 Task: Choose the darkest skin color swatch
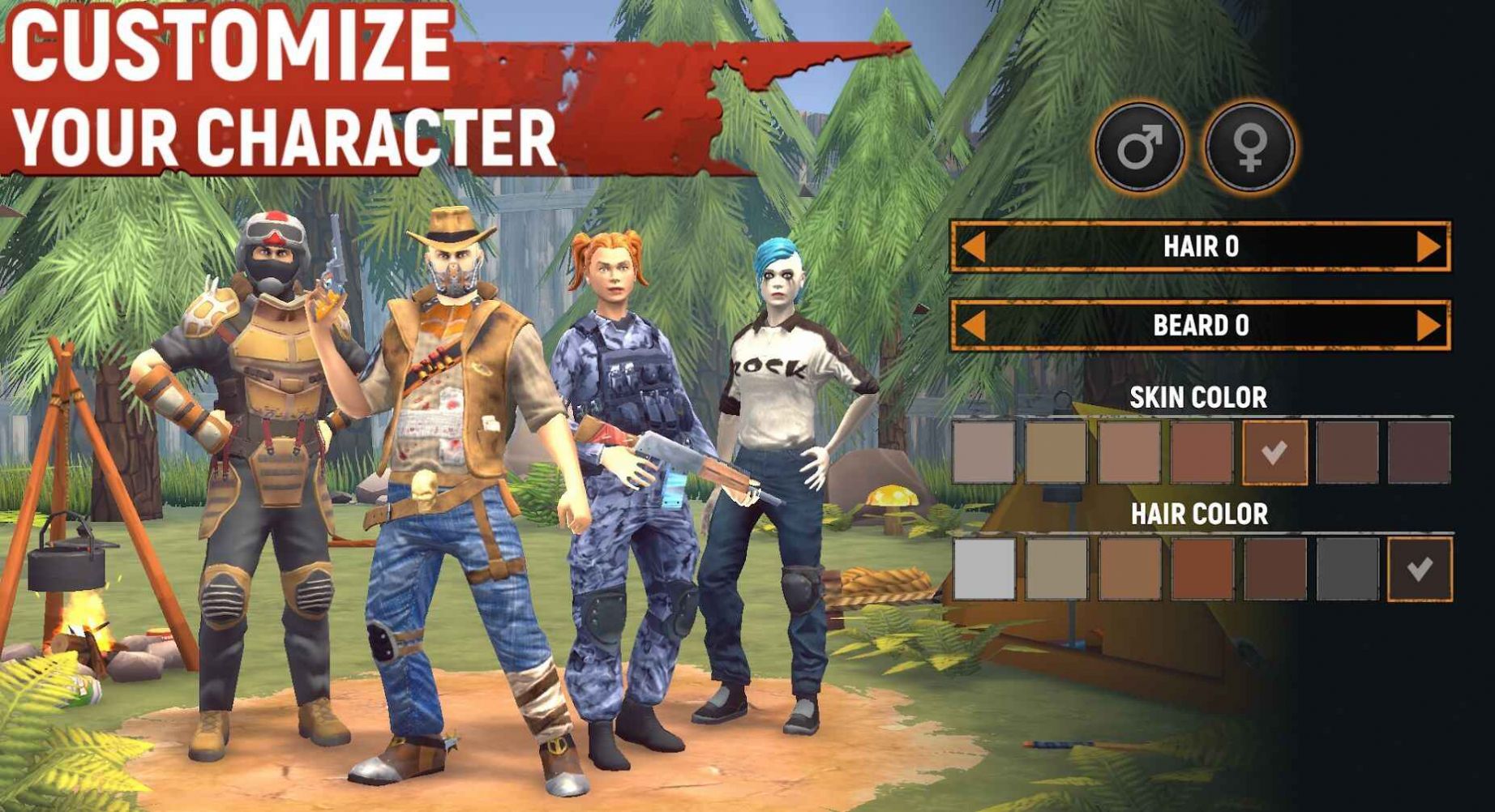pos(1419,452)
